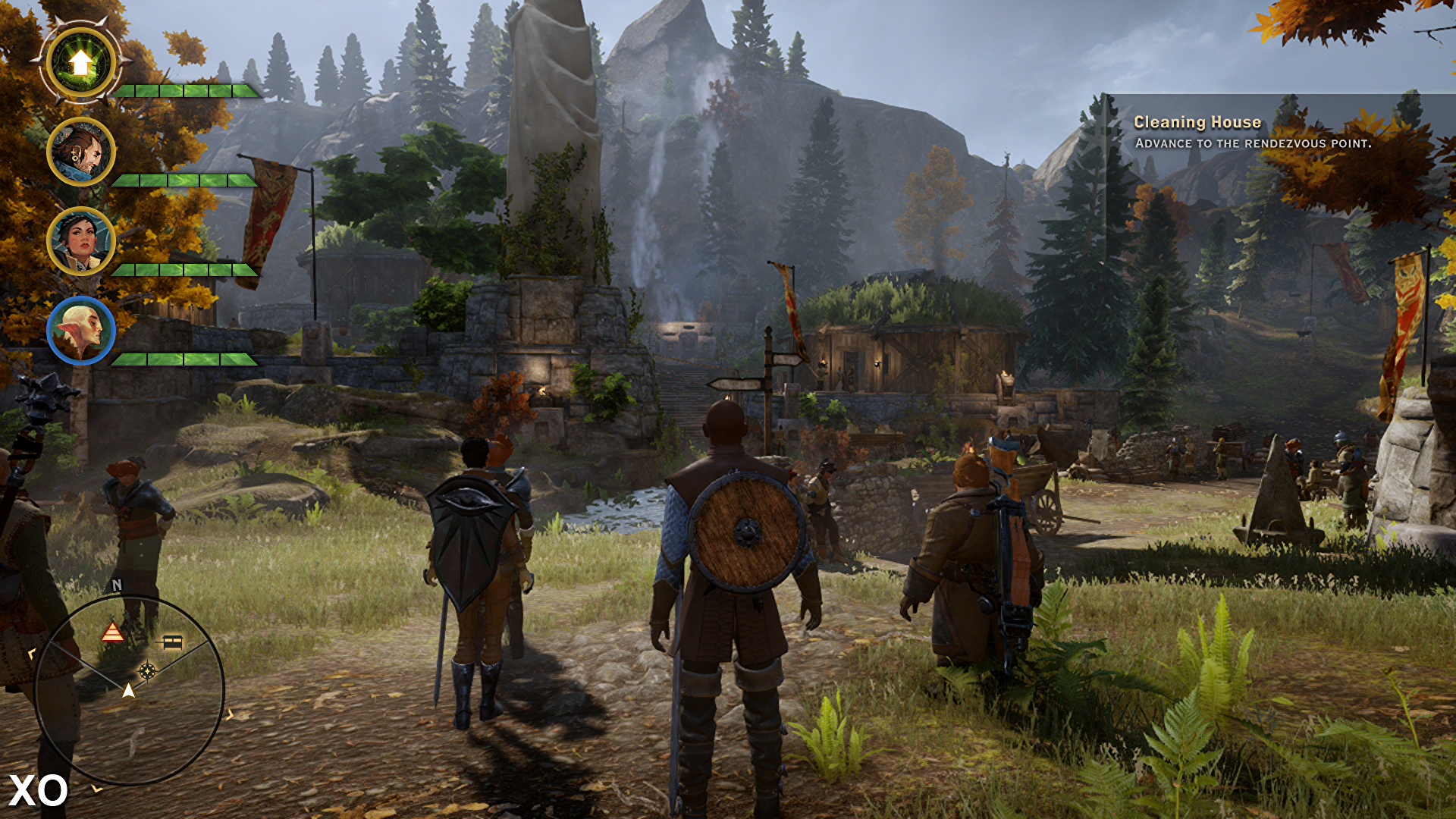Select the player portrait with the green arrow

[81, 63]
